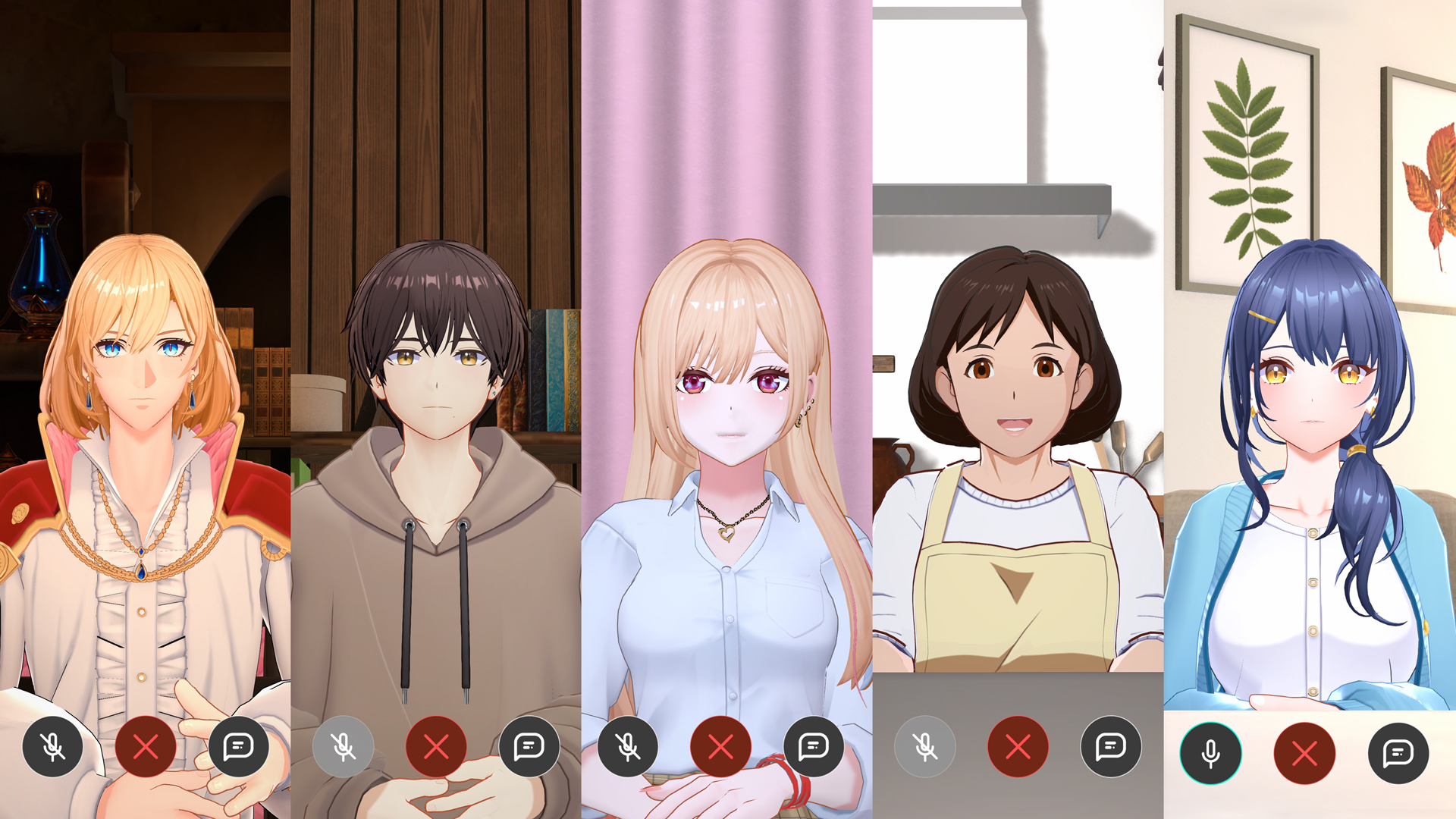The height and width of the screenshot is (819, 1456).
Task: Open the chat bubble for the blue-haired girl
Action: click(1398, 753)
